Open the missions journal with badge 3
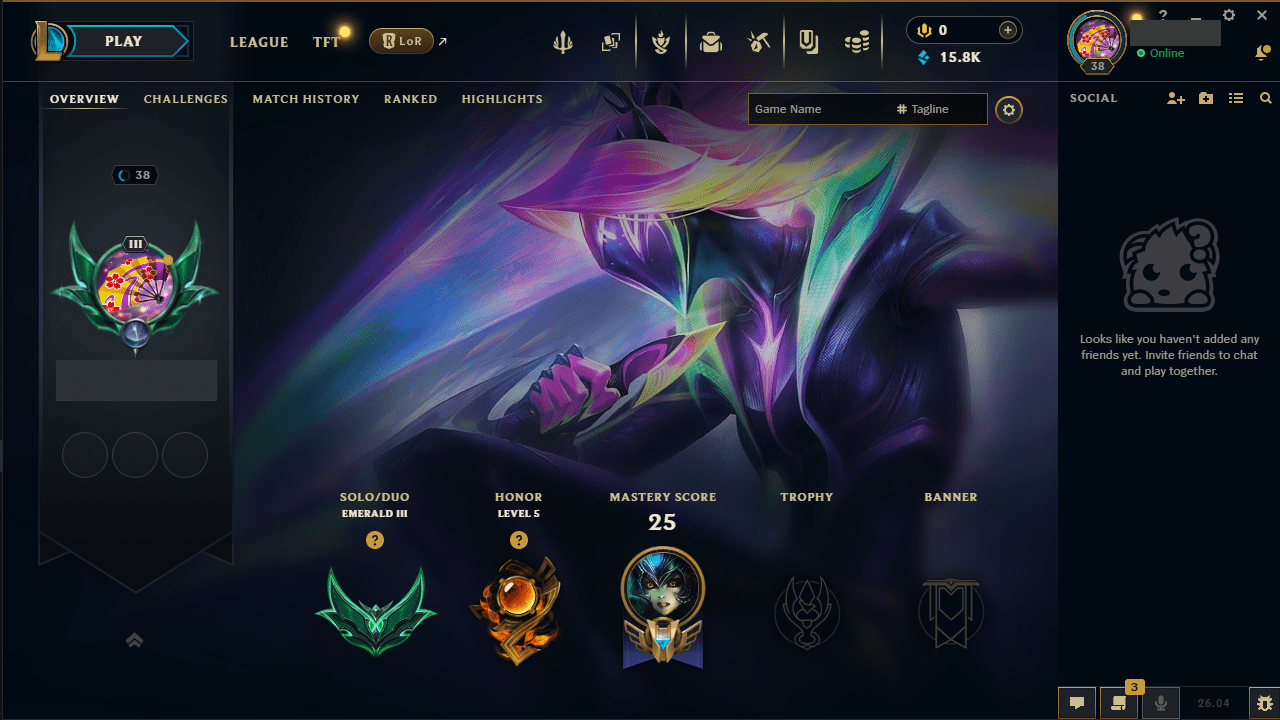Viewport: 1280px width, 720px height. (x=1119, y=703)
